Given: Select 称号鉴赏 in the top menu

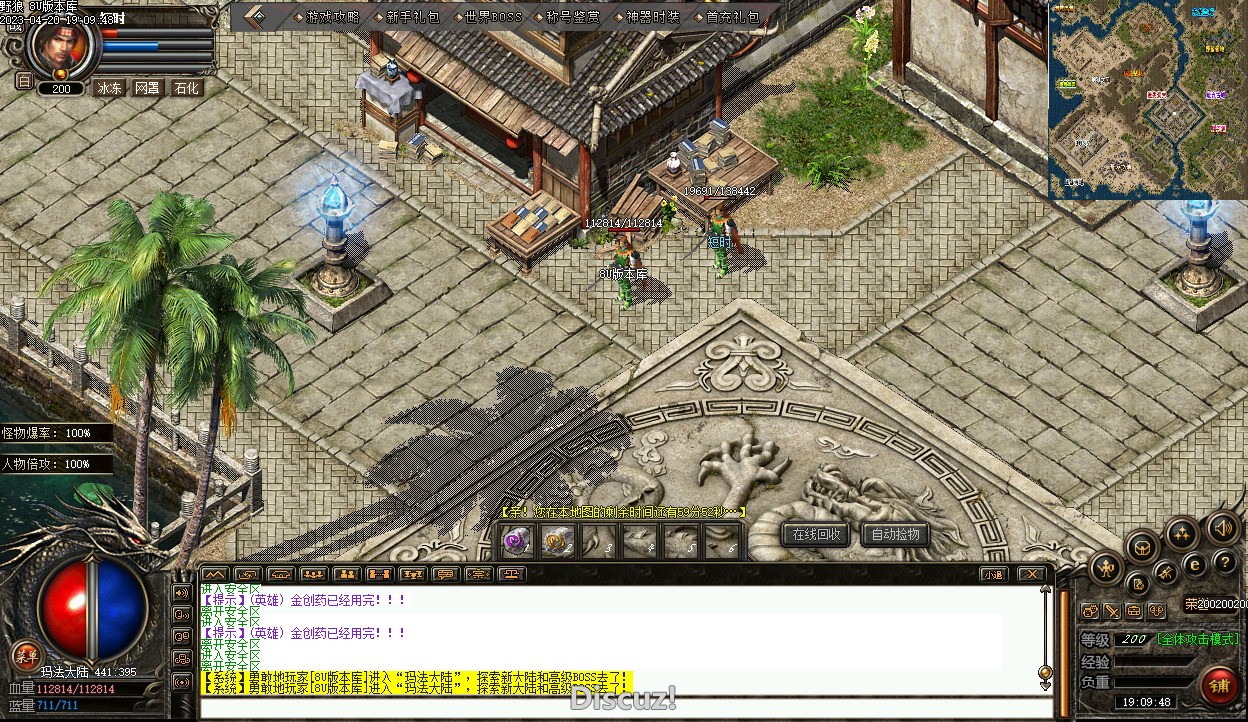Looking at the screenshot, I should point(572,17).
